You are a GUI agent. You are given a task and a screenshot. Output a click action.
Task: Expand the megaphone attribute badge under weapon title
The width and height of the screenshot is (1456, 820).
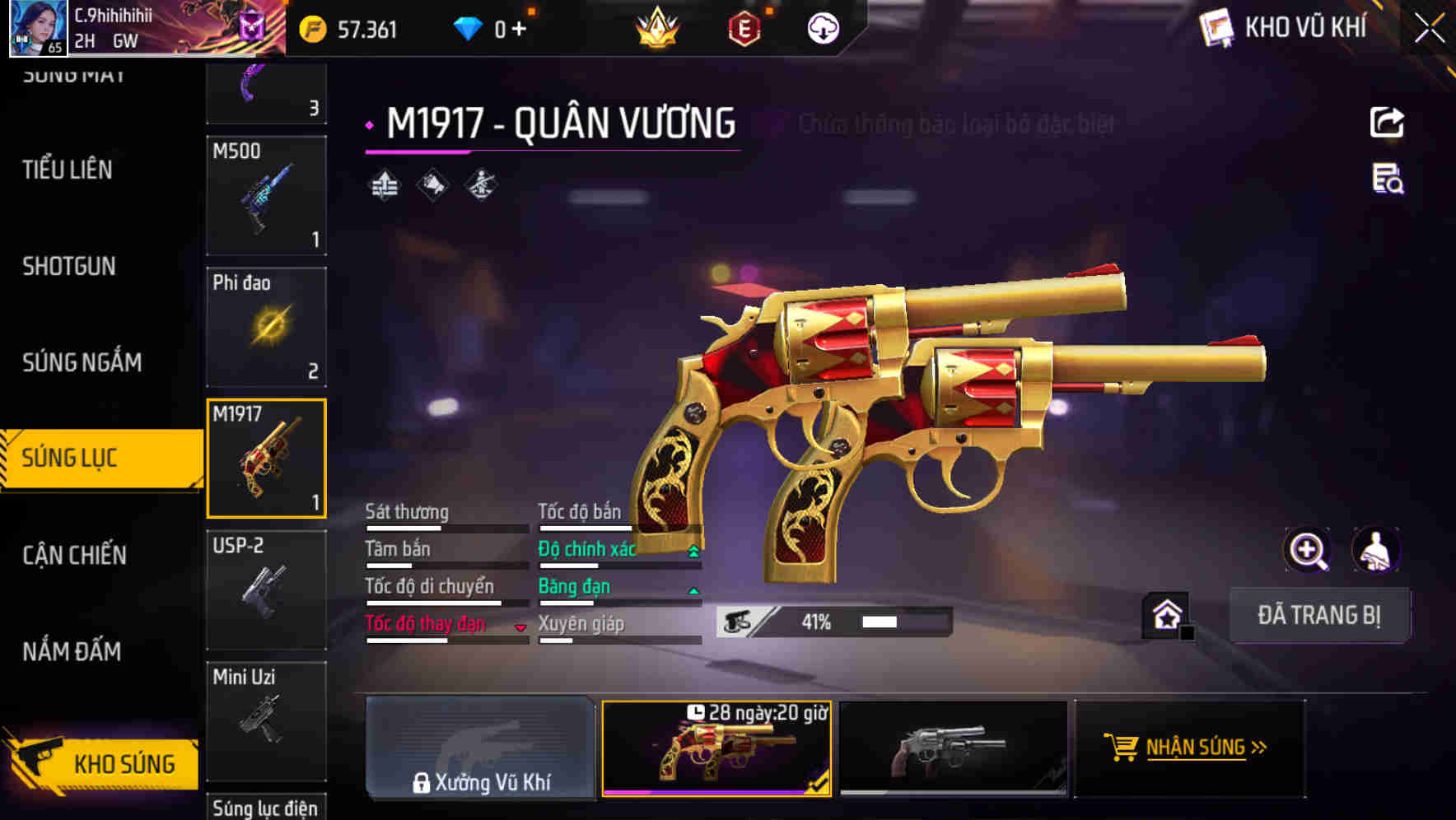[x=432, y=184]
